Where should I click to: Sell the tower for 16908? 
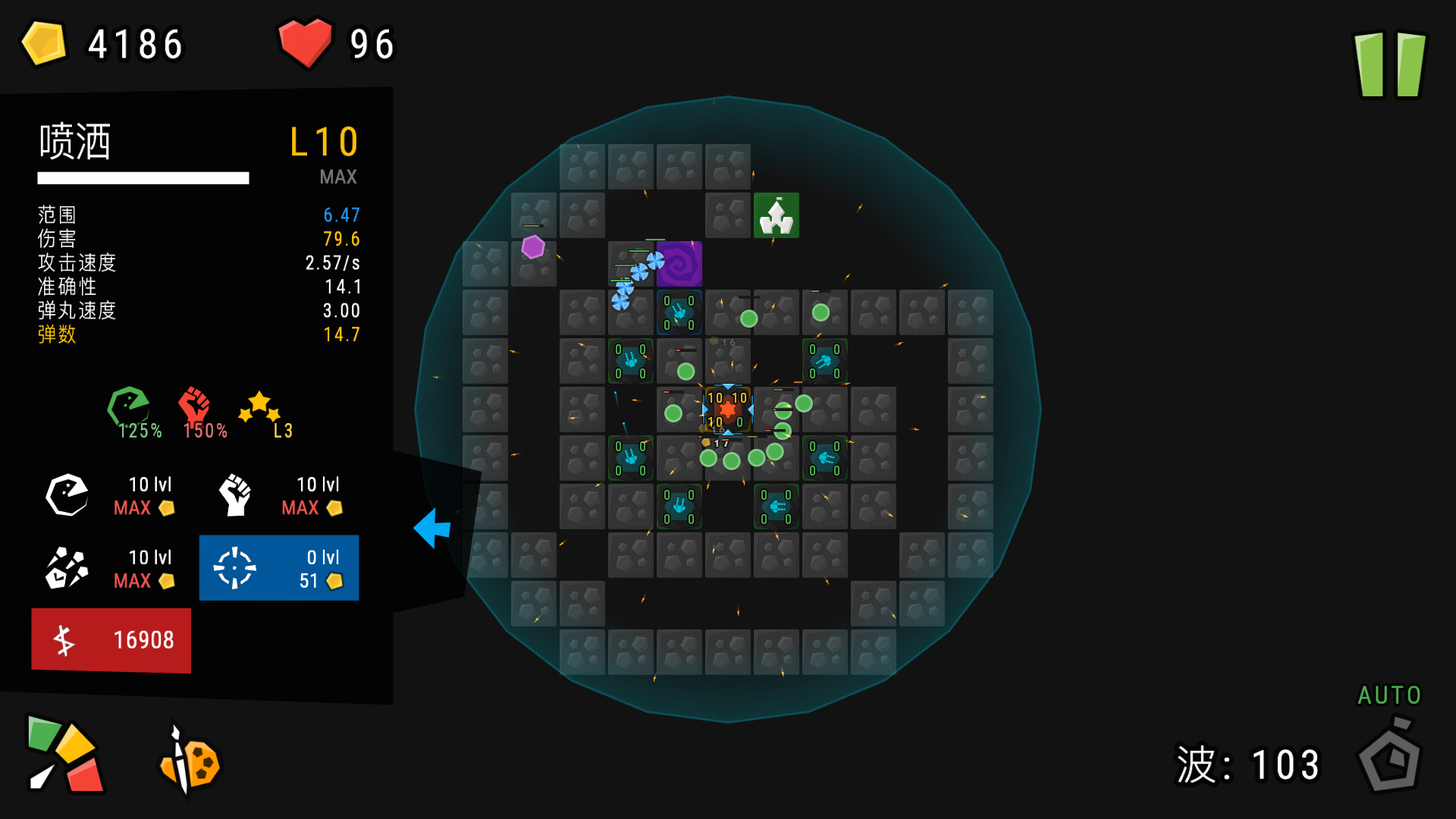tap(111, 639)
